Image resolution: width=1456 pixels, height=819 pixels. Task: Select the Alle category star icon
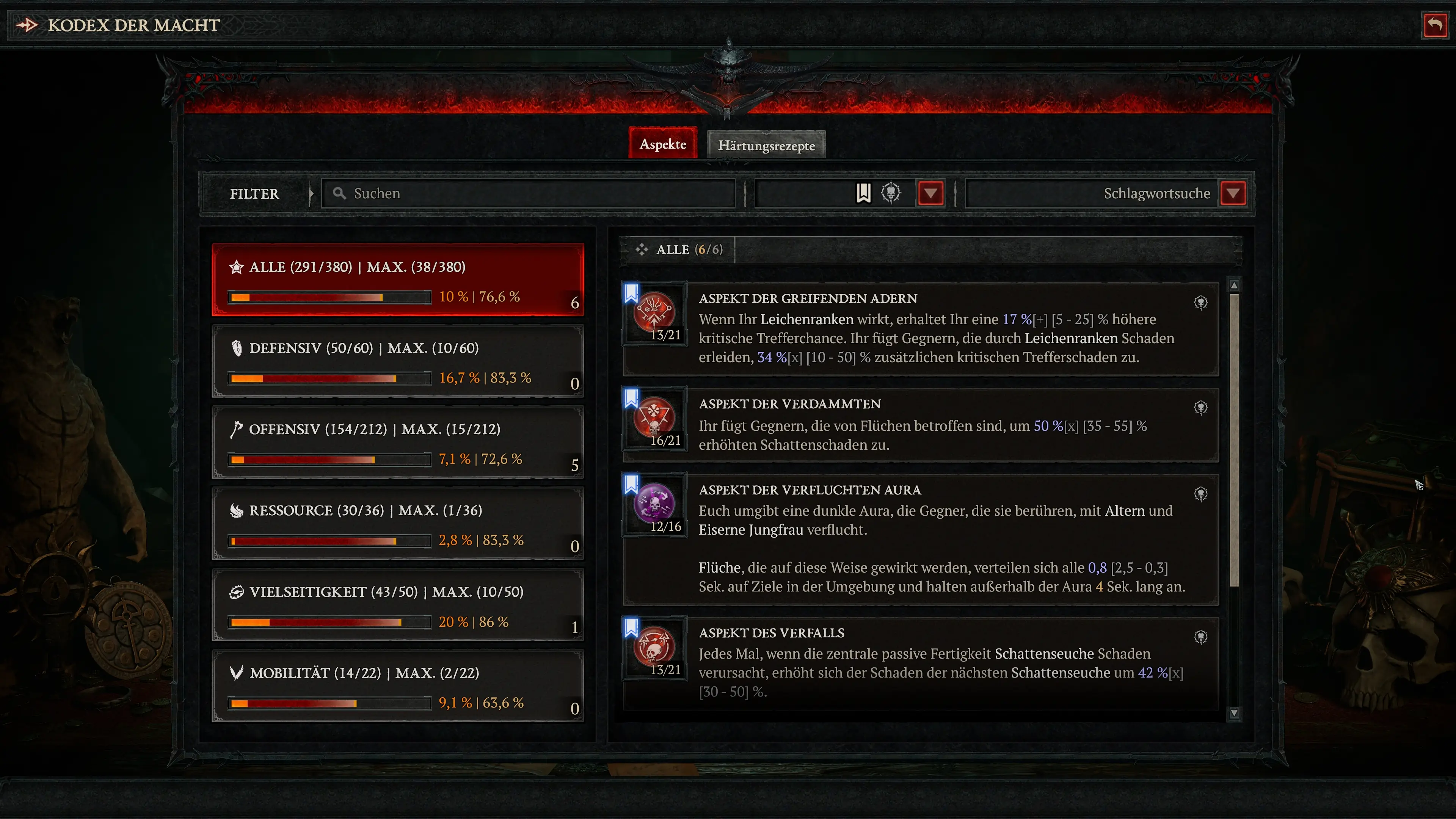[237, 267]
